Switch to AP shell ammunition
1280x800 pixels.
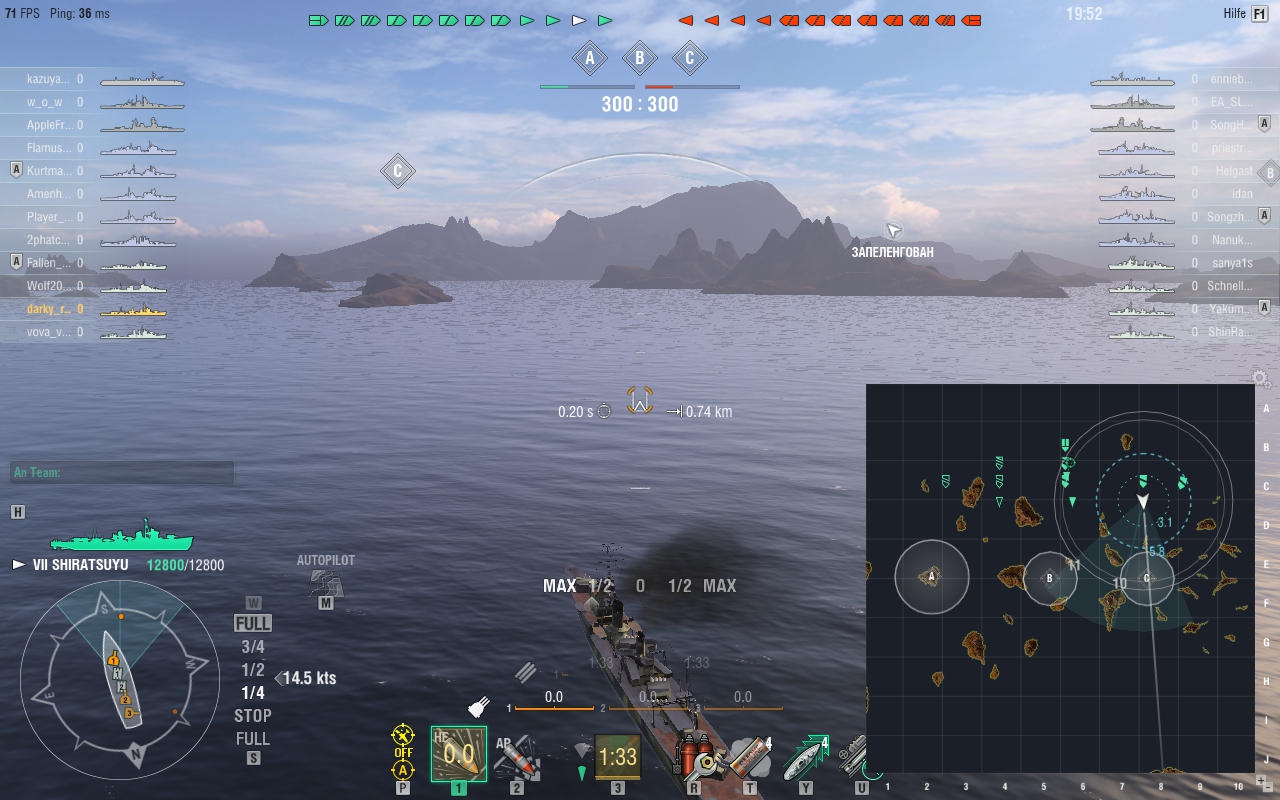(x=517, y=756)
